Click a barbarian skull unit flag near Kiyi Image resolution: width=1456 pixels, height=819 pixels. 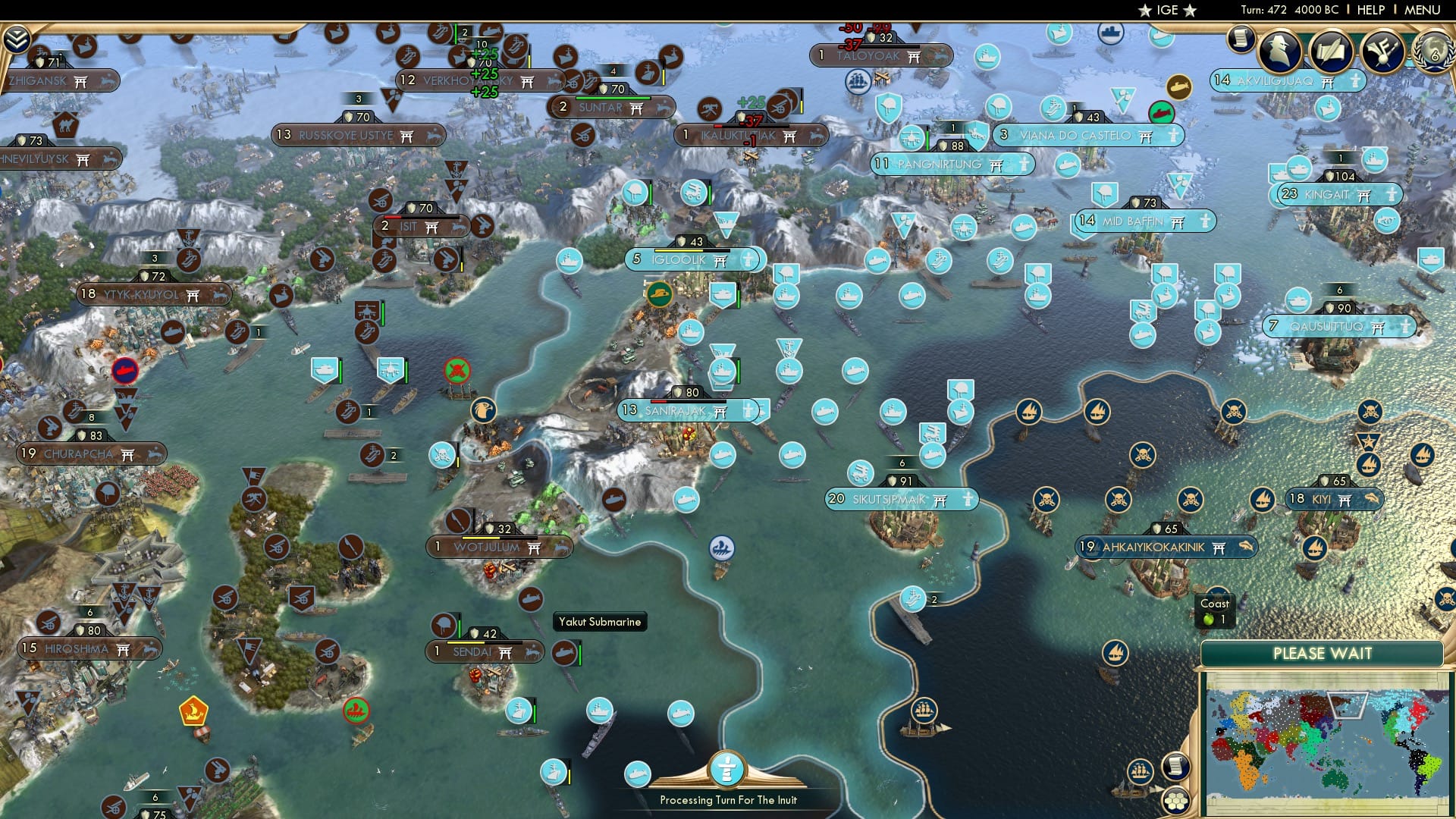1191,498
